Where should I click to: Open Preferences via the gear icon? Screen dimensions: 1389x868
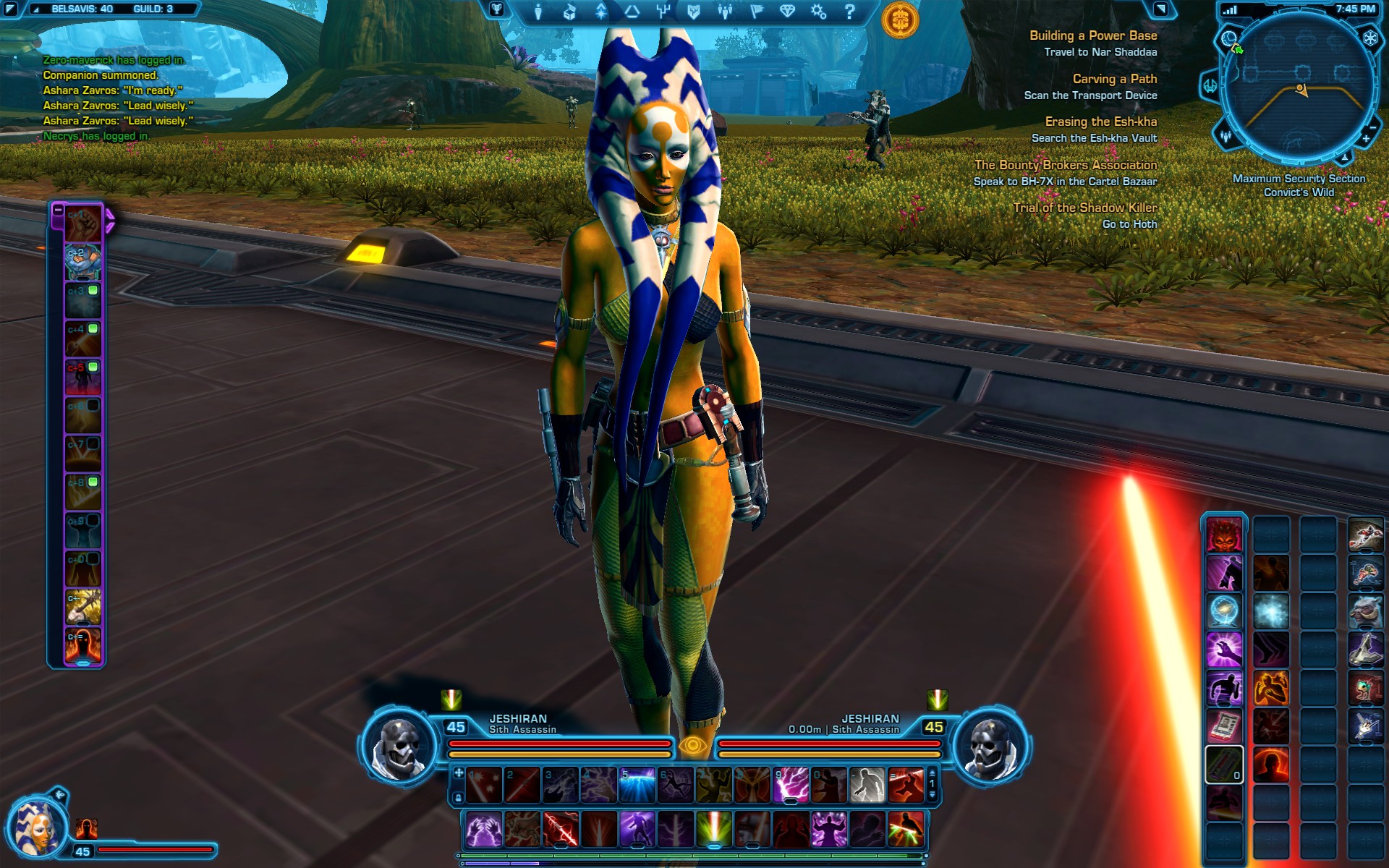[818, 12]
